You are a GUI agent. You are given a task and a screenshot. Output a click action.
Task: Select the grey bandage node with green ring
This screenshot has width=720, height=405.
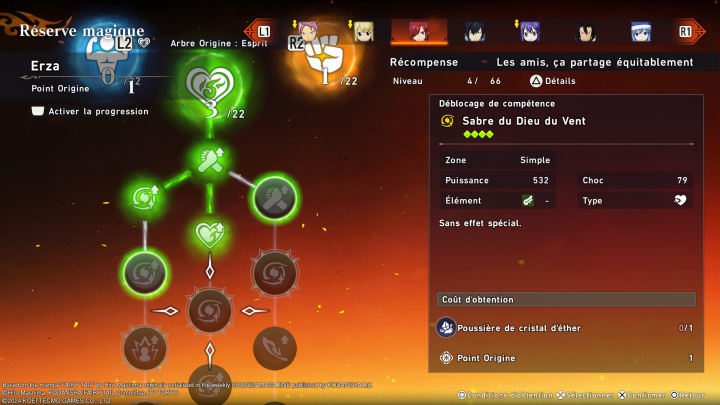(x=273, y=198)
